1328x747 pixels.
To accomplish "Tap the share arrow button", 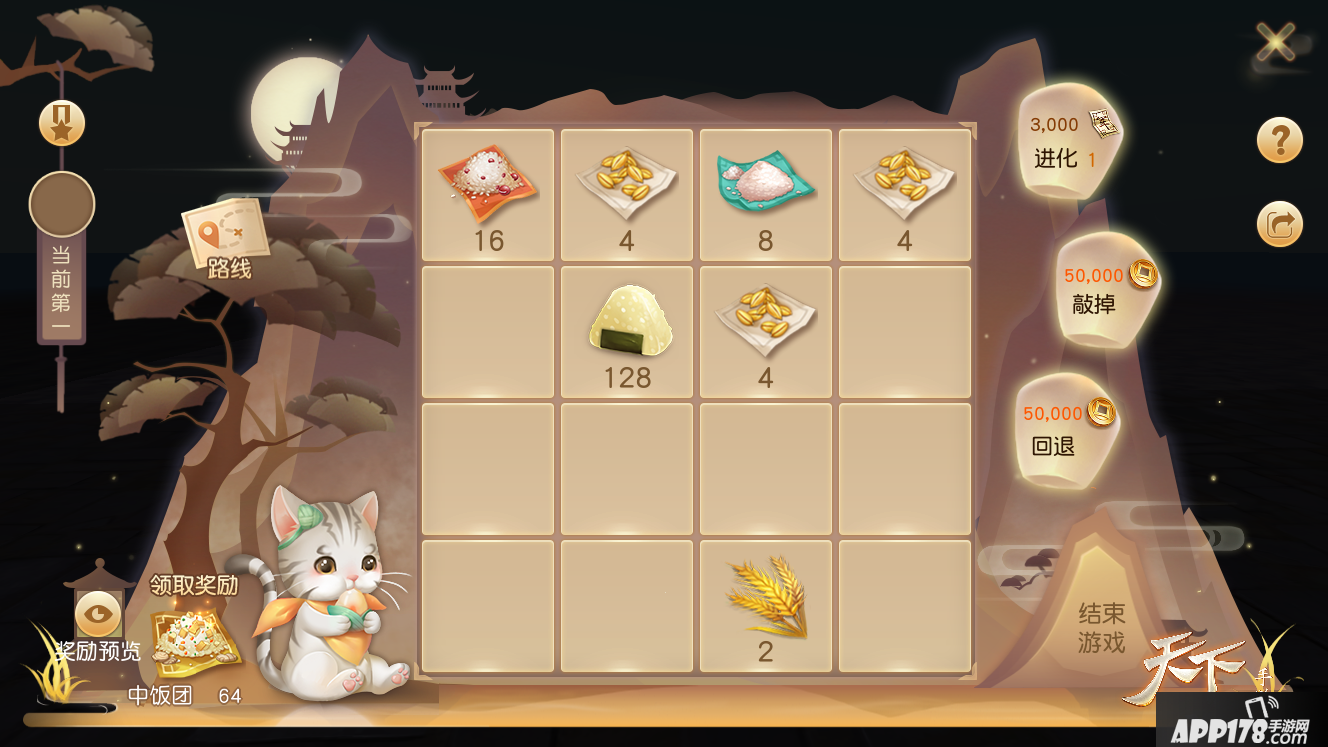I will 1280,224.
